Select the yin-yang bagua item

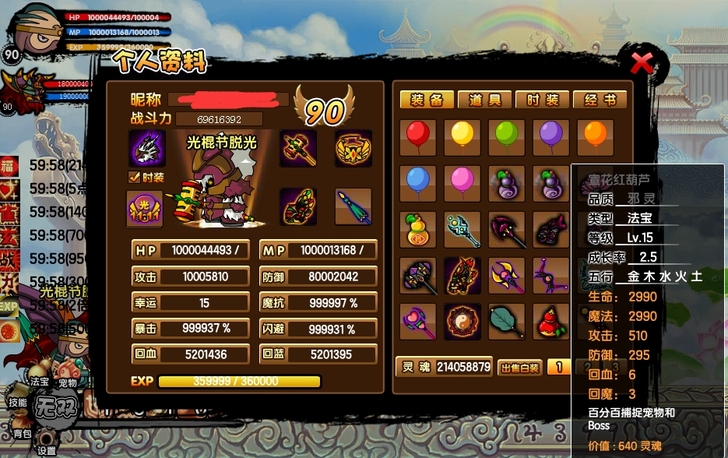coord(462,320)
